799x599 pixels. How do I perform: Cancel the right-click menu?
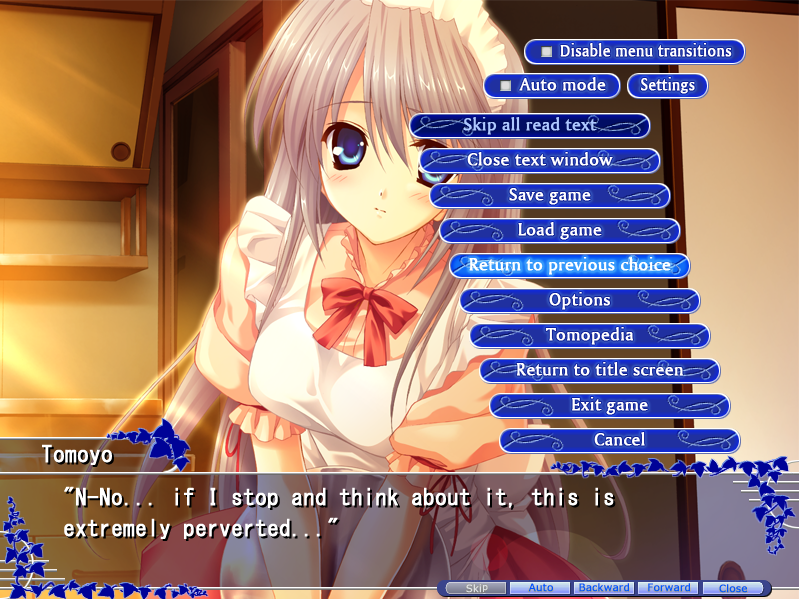click(x=620, y=440)
